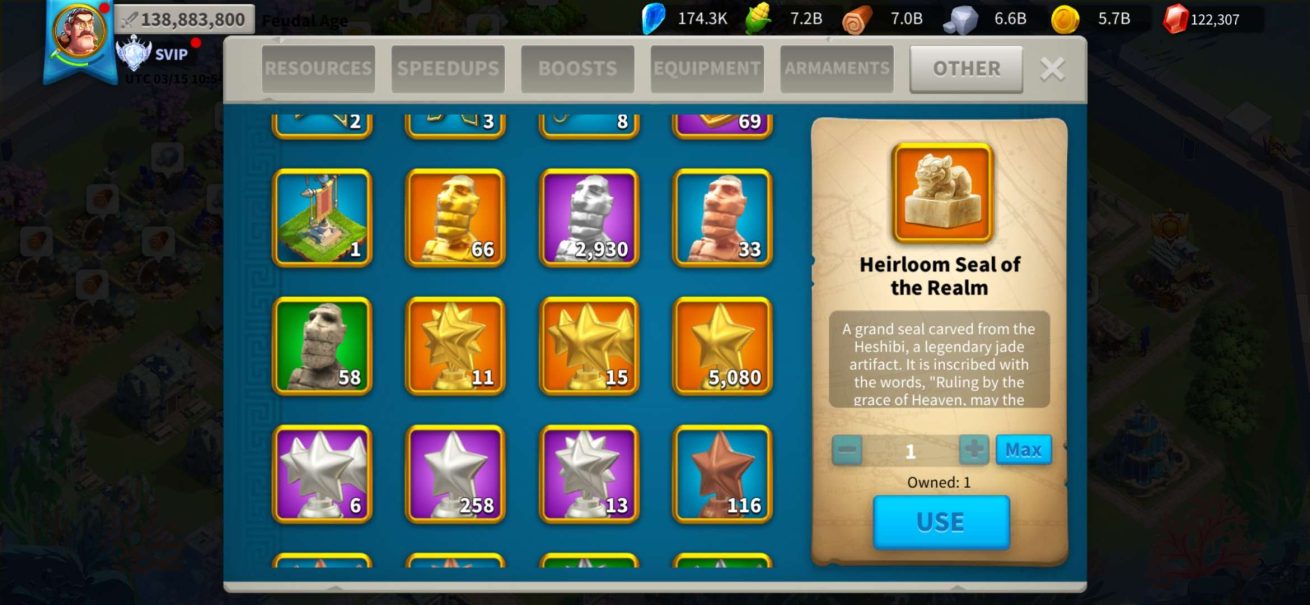The image size is (1310, 605).
Task: Select the single silver star with 258
Action: (455, 474)
